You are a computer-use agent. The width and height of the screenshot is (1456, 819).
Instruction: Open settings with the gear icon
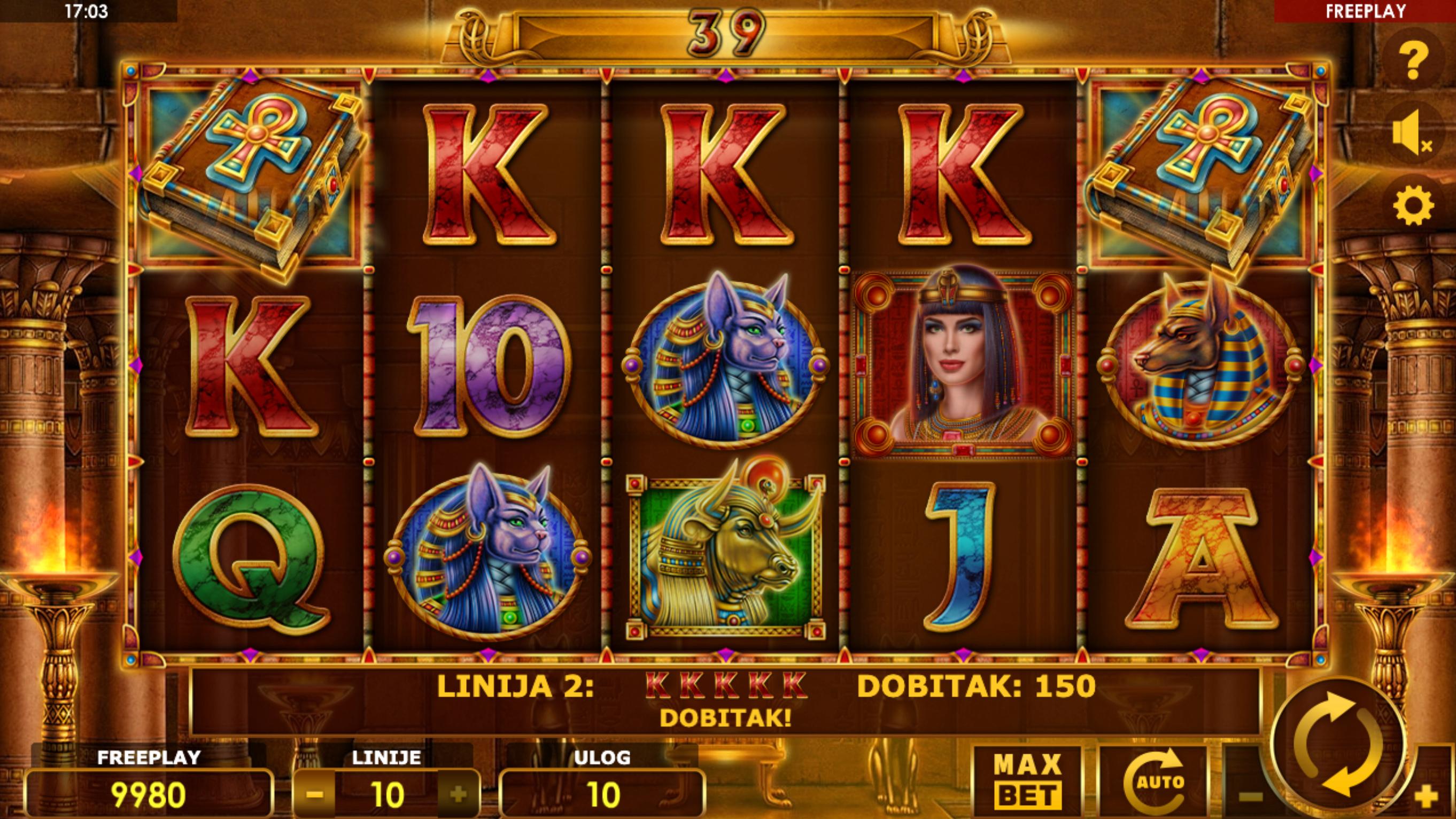tap(1413, 206)
